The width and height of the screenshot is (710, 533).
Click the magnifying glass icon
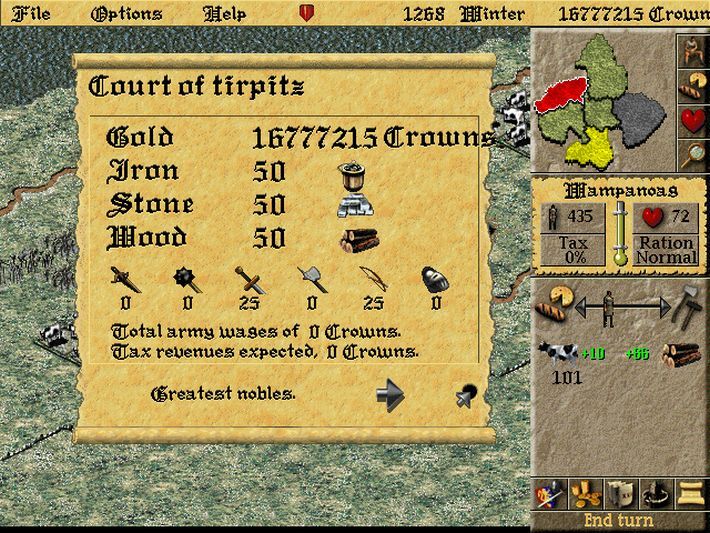pos(691,154)
